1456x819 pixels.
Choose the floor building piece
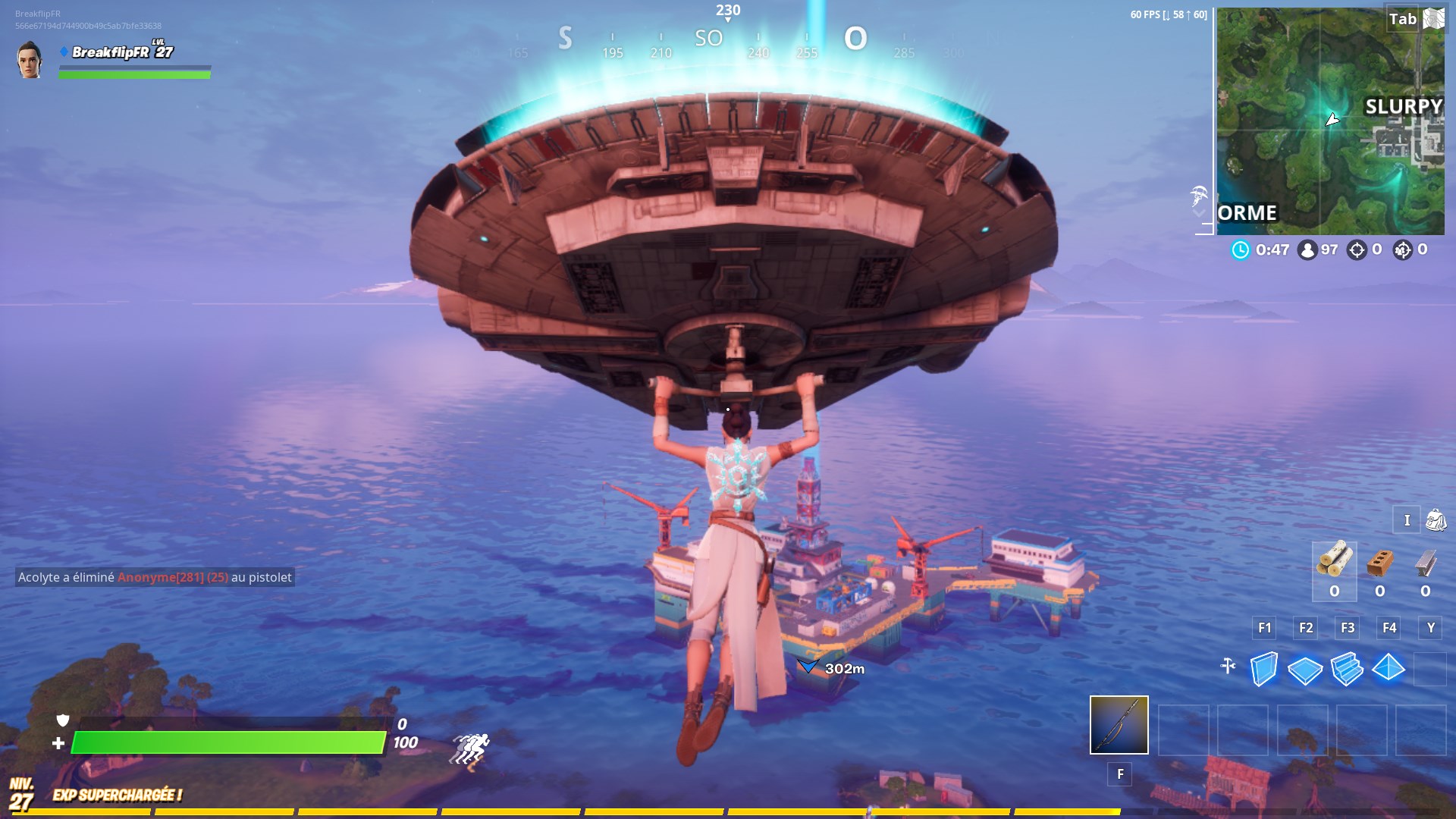pyautogui.click(x=1305, y=670)
